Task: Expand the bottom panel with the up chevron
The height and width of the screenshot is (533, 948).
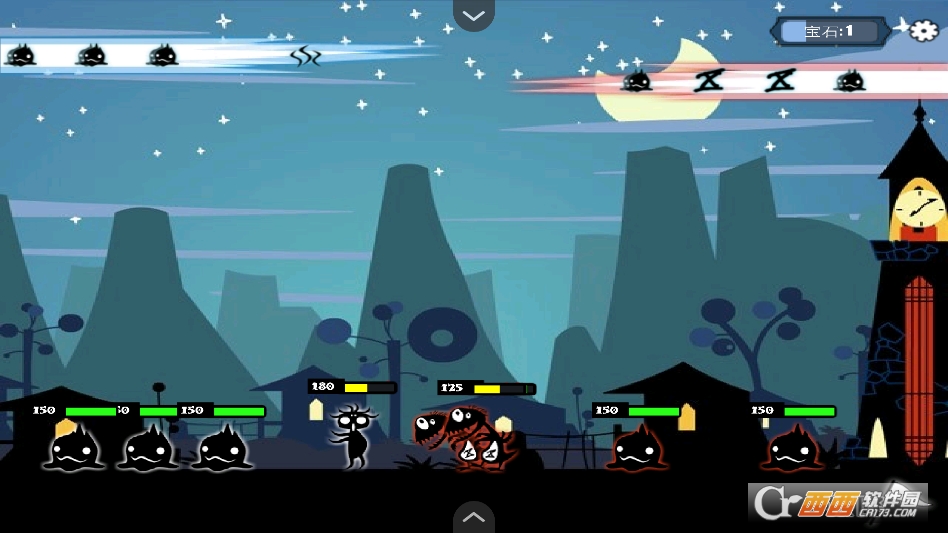Action: 474,517
